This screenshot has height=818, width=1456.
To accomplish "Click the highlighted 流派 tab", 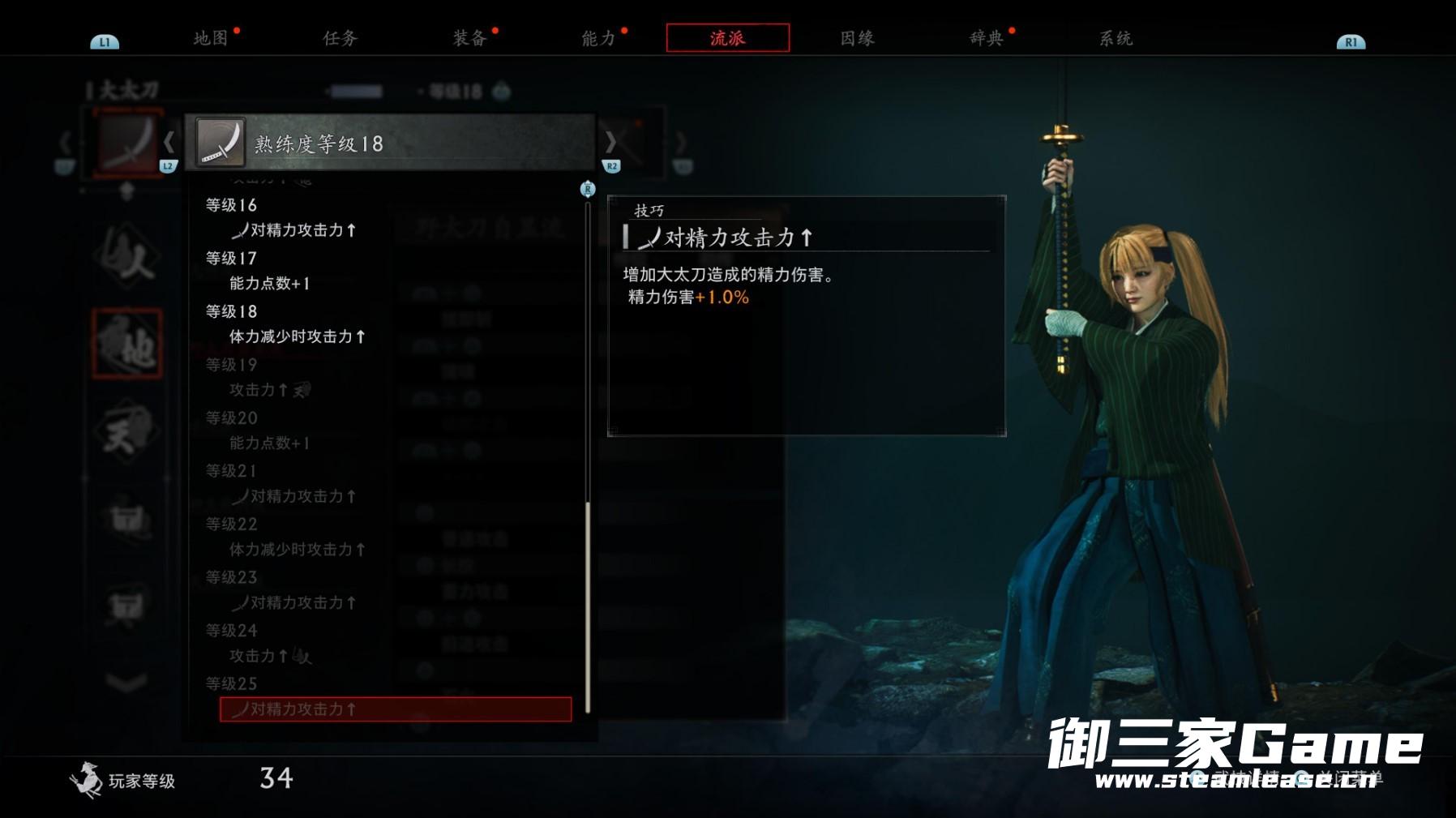I will [727, 38].
